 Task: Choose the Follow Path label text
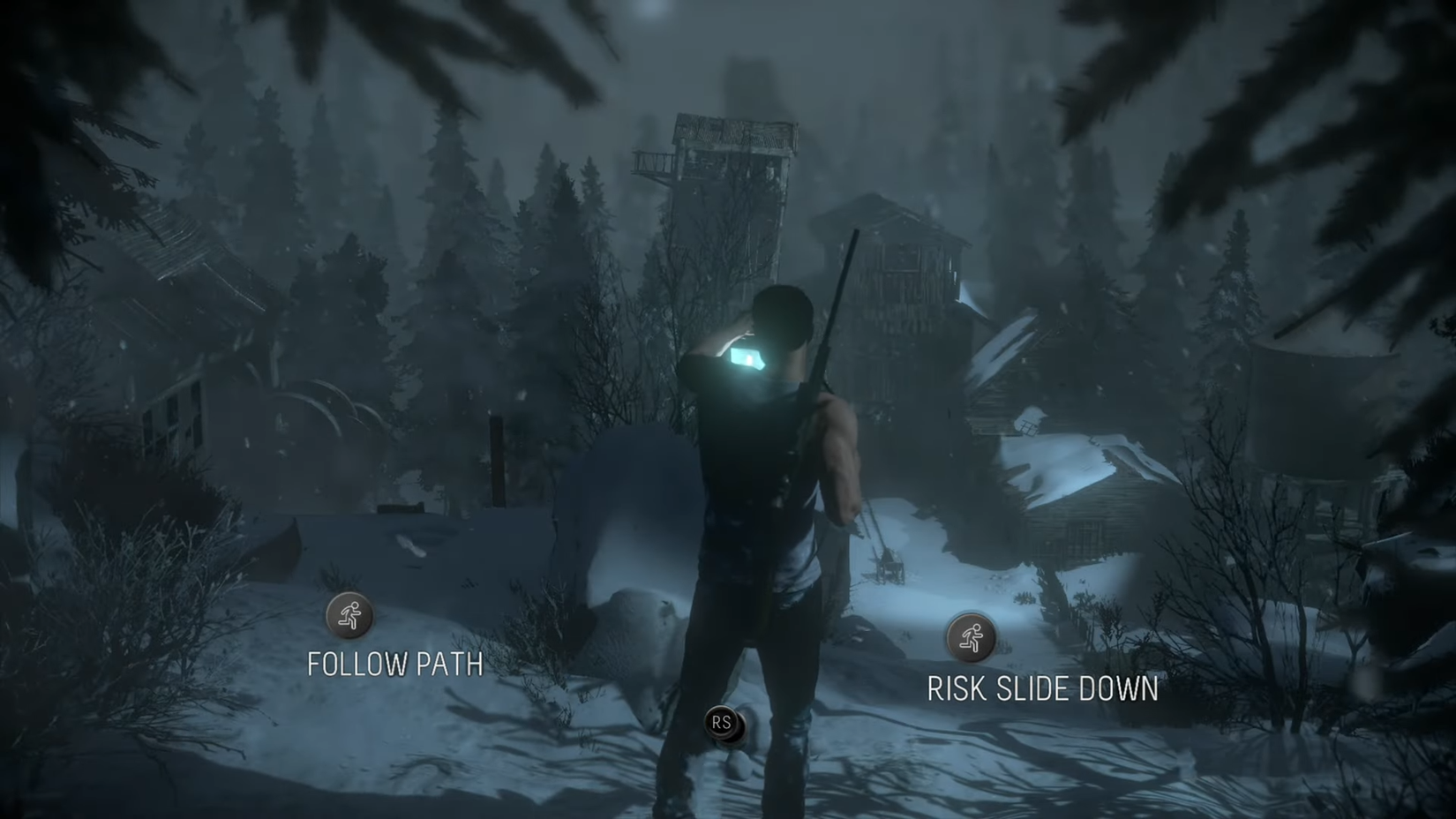(x=394, y=664)
